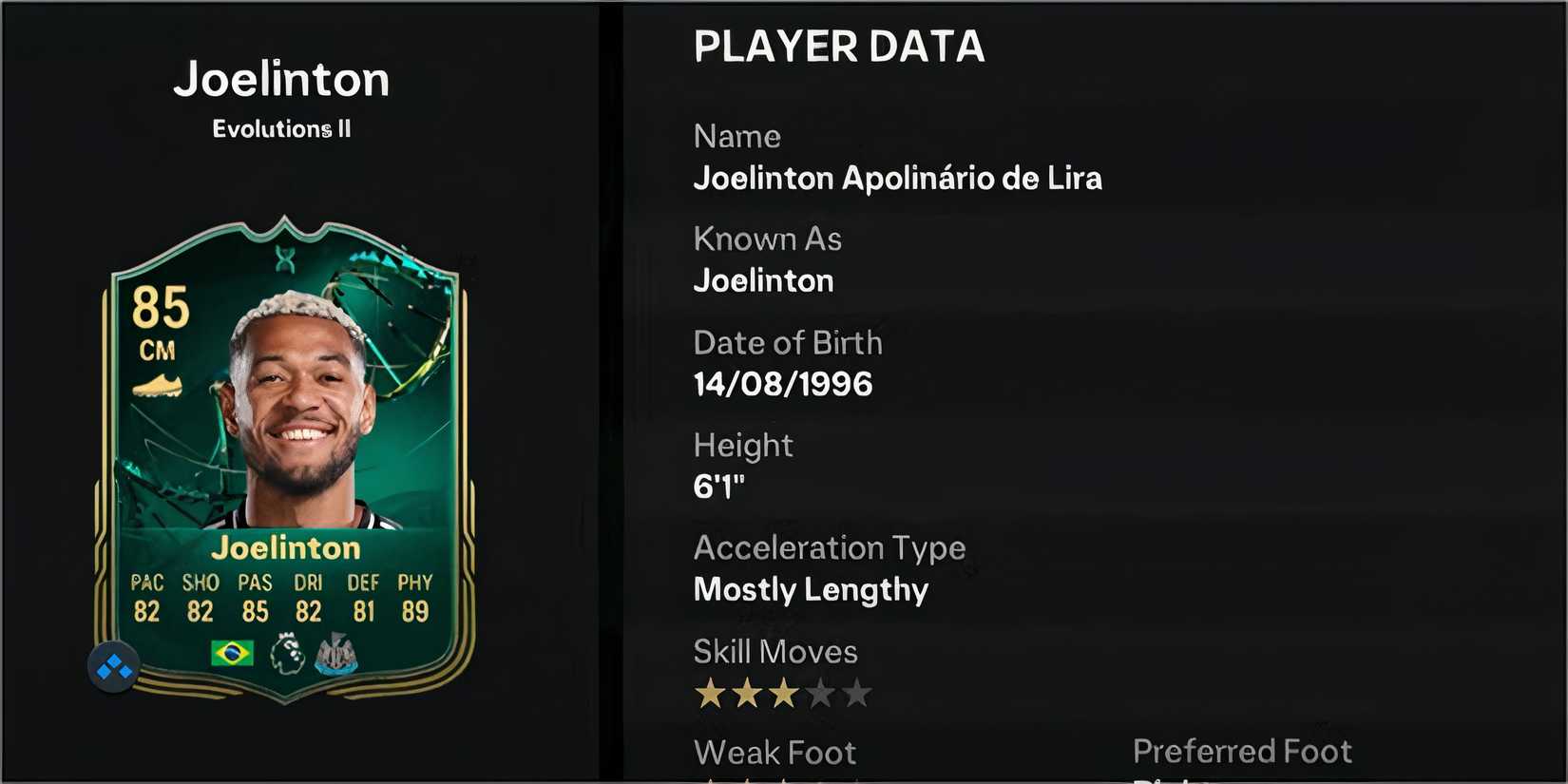Toggle the fifth Skill Moves star

858,693
